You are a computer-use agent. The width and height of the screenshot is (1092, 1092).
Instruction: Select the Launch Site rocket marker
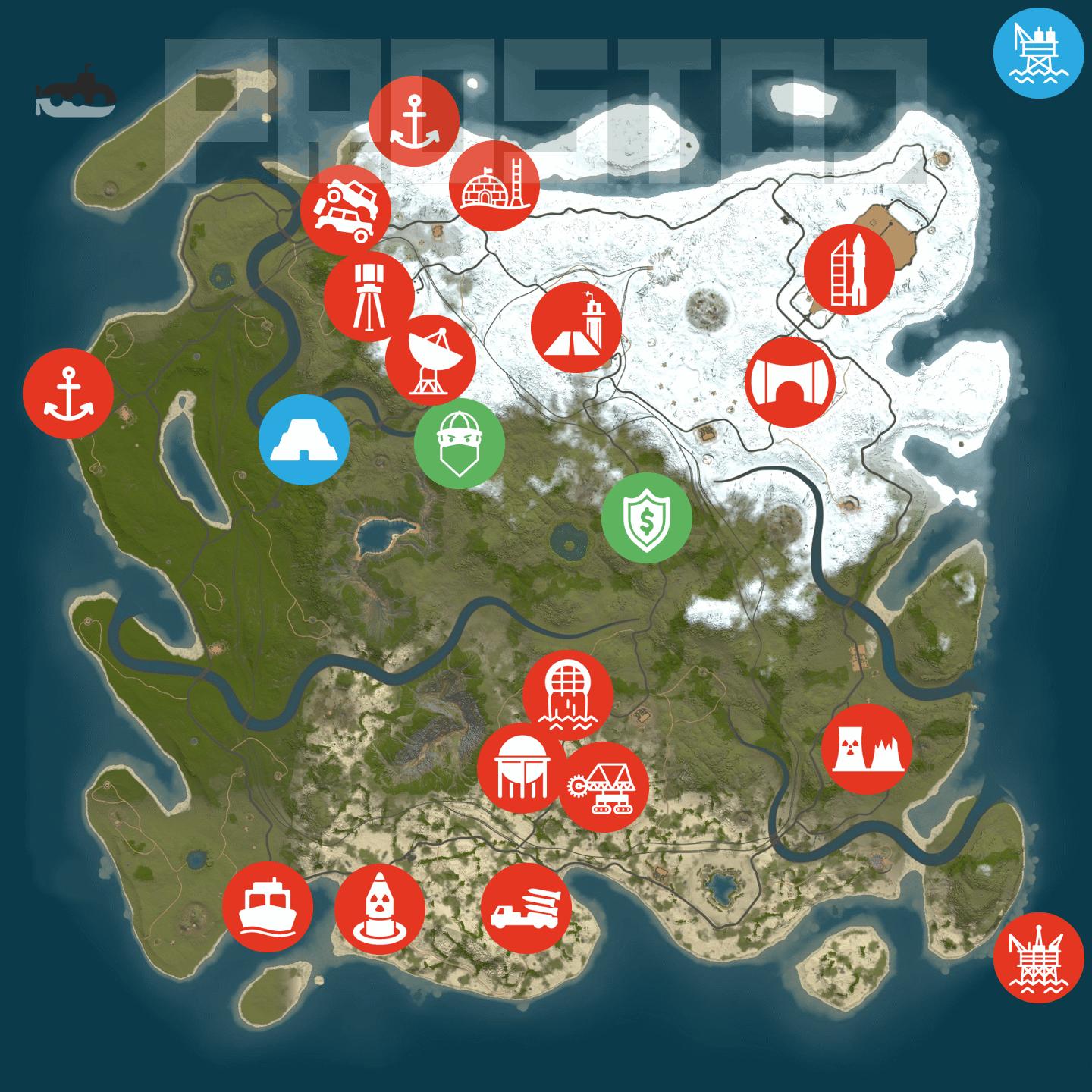(849, 269)
